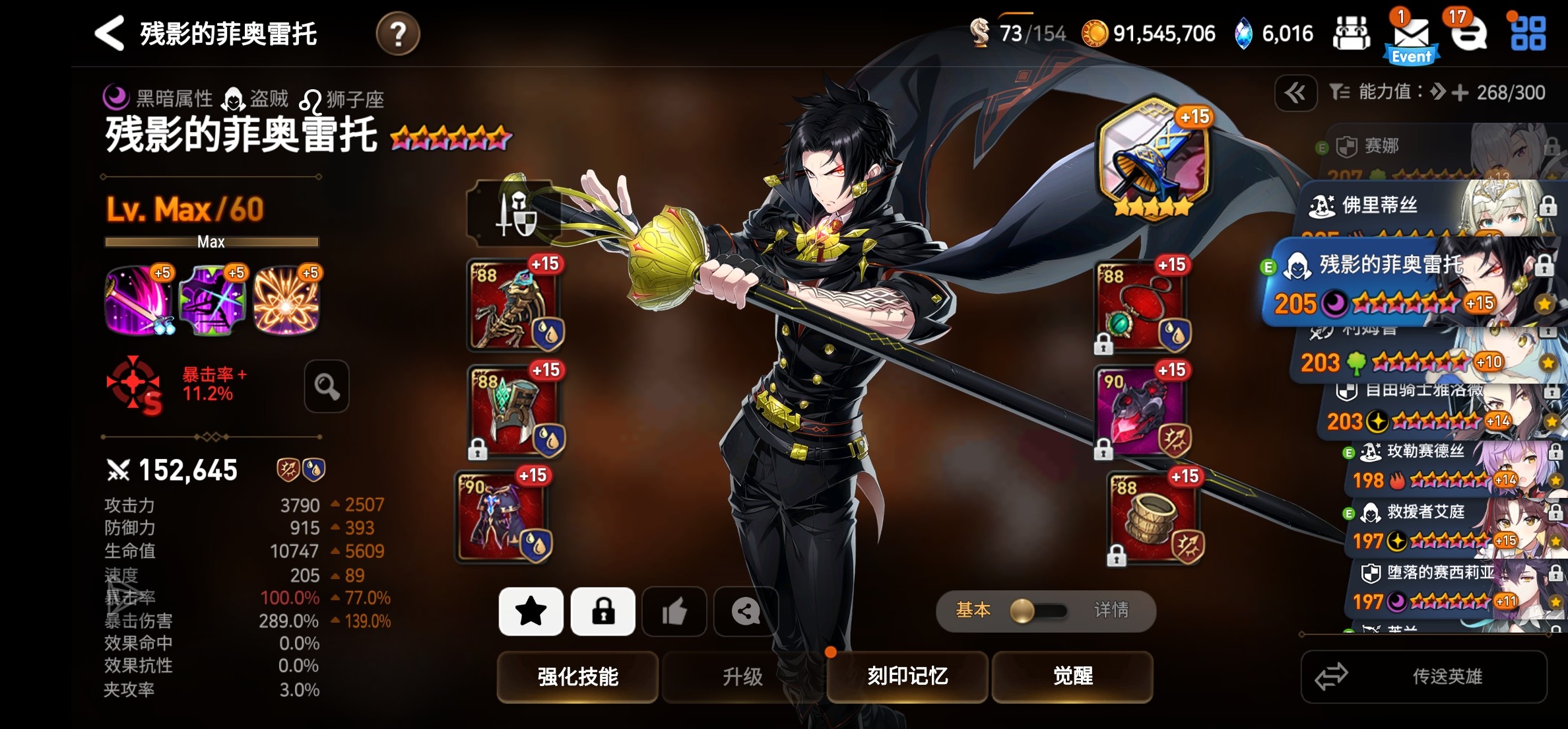Toggle the star favorite button
The width and height of the screenshot is (1568, 729).
point(531,611)
